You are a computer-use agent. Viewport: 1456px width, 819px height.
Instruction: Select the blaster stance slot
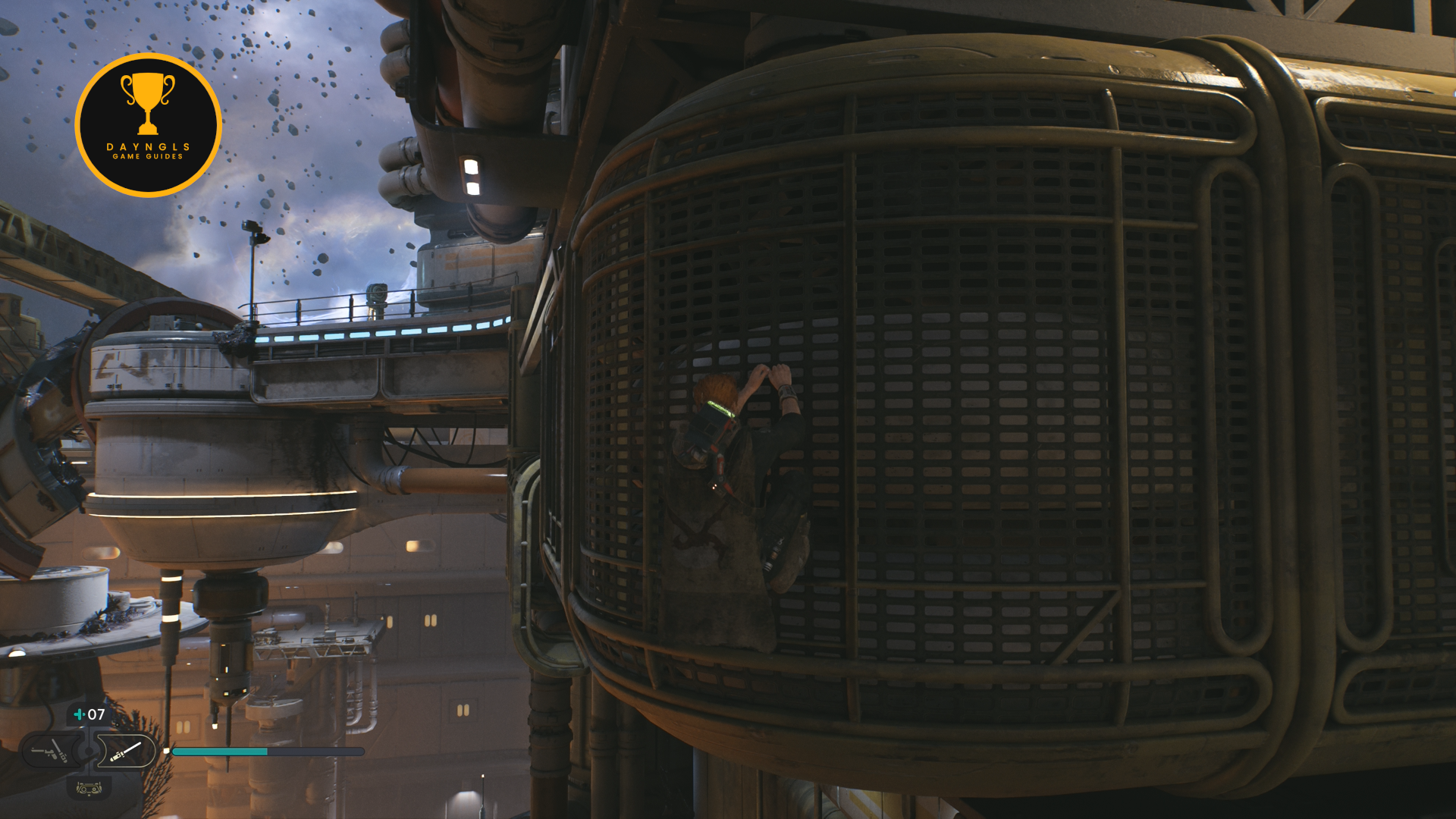click(50, 752)
